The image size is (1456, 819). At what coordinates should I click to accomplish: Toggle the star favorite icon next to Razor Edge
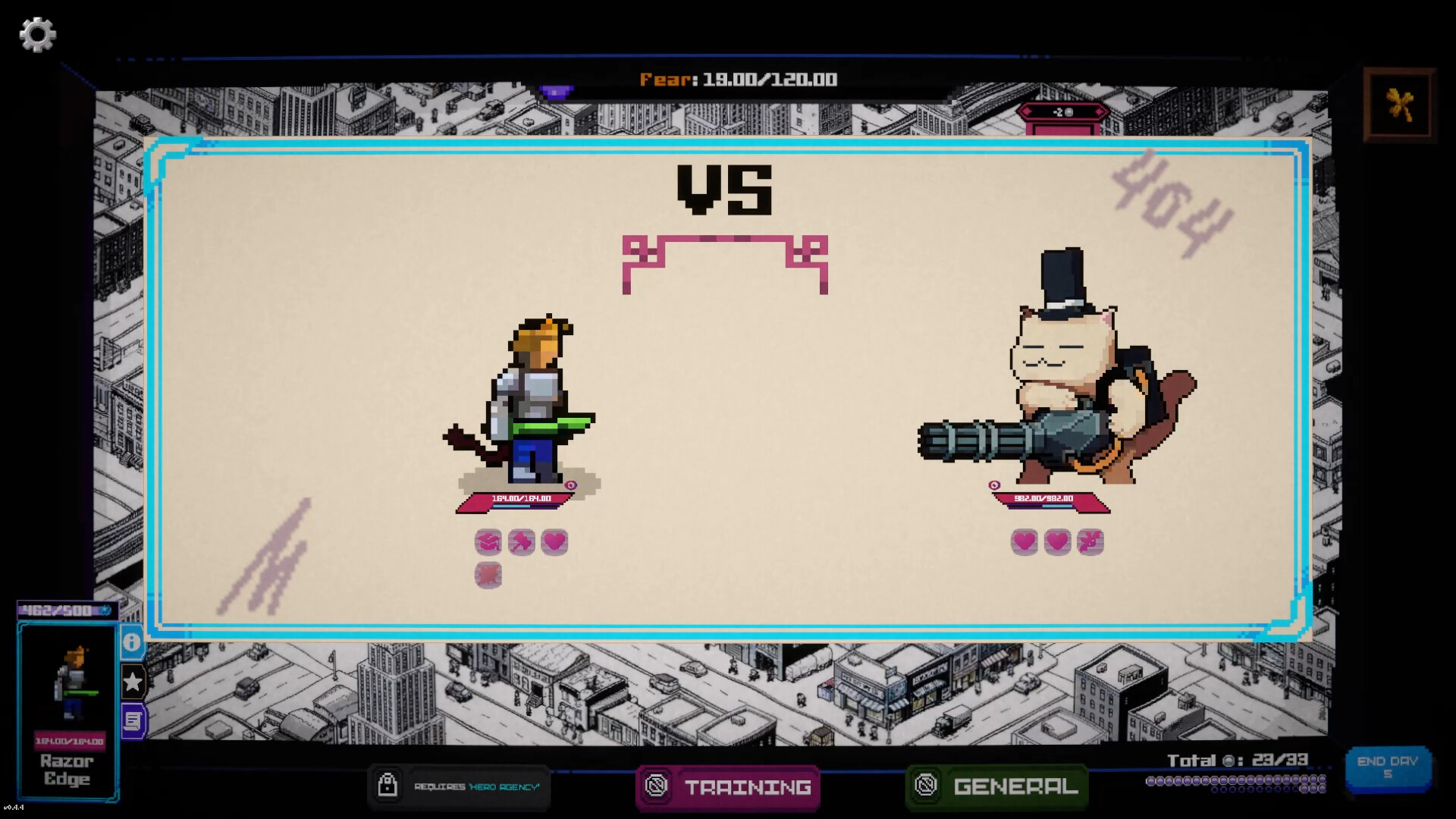tap(132, 682)
